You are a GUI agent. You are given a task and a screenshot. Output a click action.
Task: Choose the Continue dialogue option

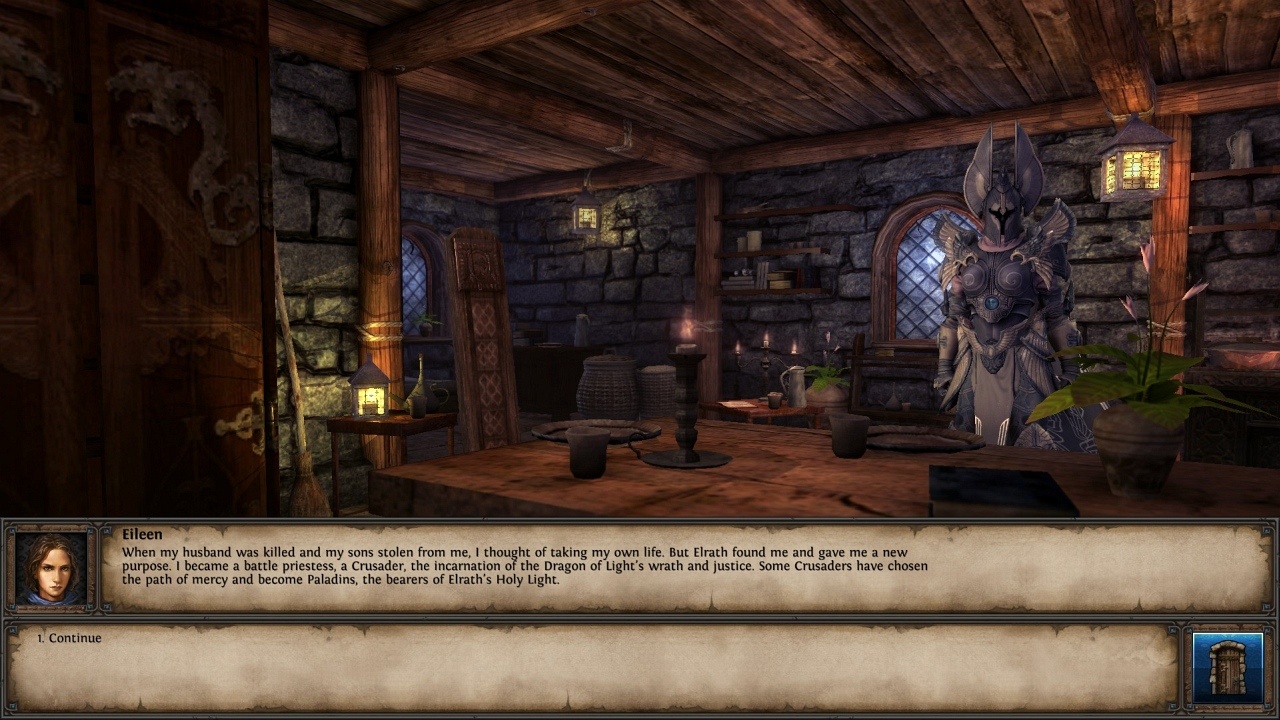point(75,638)
